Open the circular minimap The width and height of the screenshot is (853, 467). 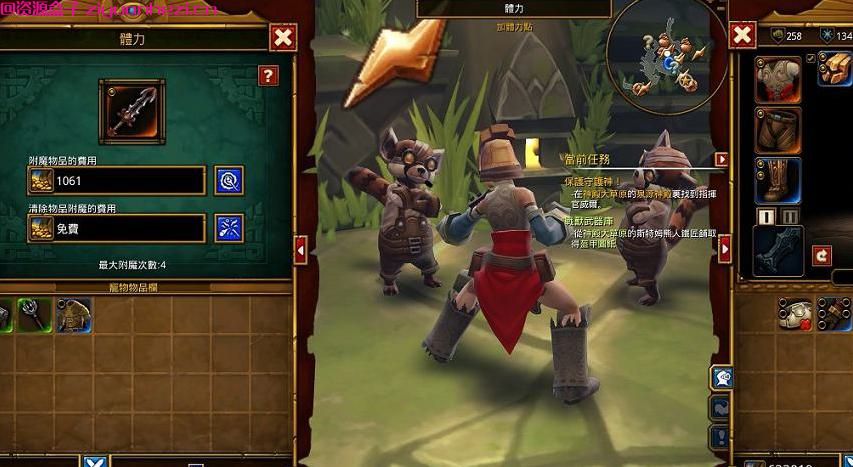click(x=659, y=56)
